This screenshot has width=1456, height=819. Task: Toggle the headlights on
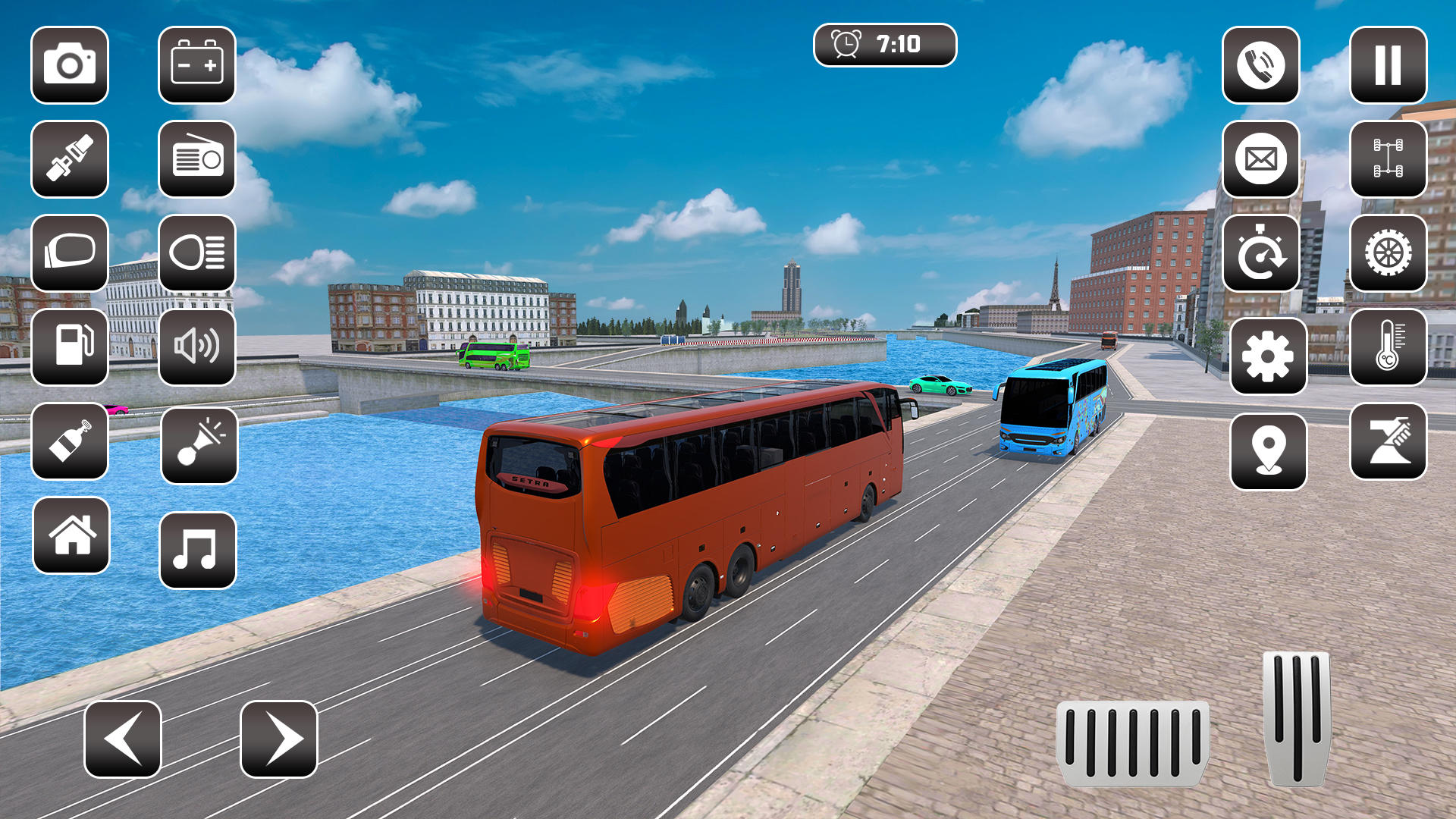point(196,253)
